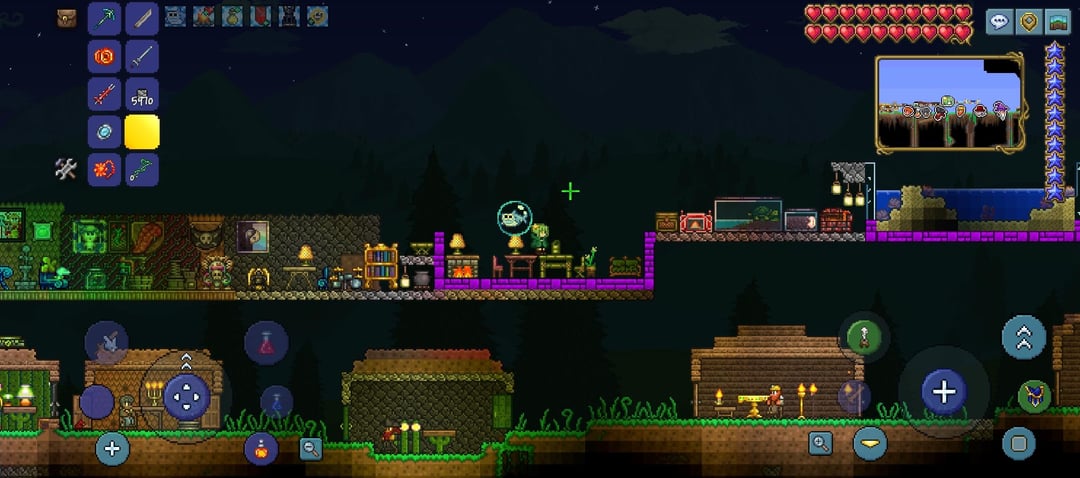
Task: Tap the gold map pin button
Action: 1028,22
